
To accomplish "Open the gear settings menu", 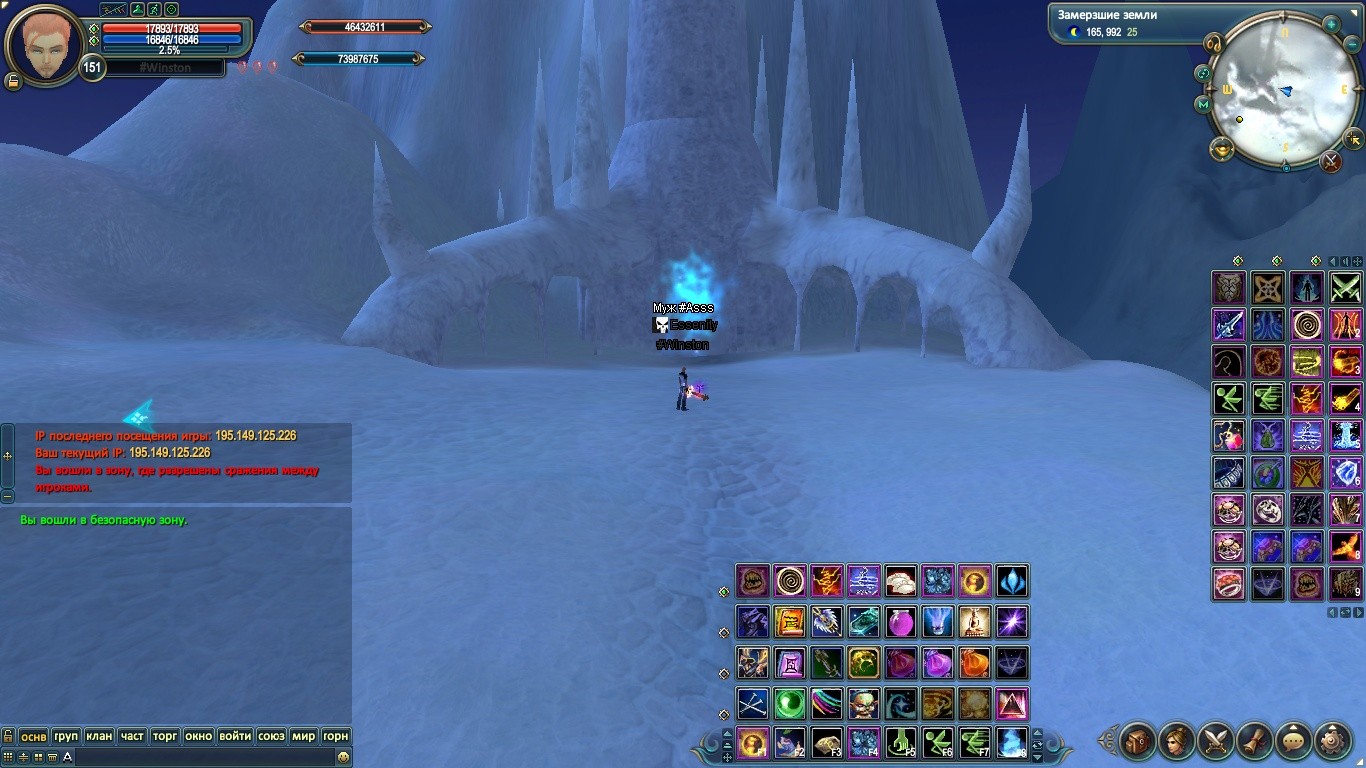I will [x=1333, y=742].
